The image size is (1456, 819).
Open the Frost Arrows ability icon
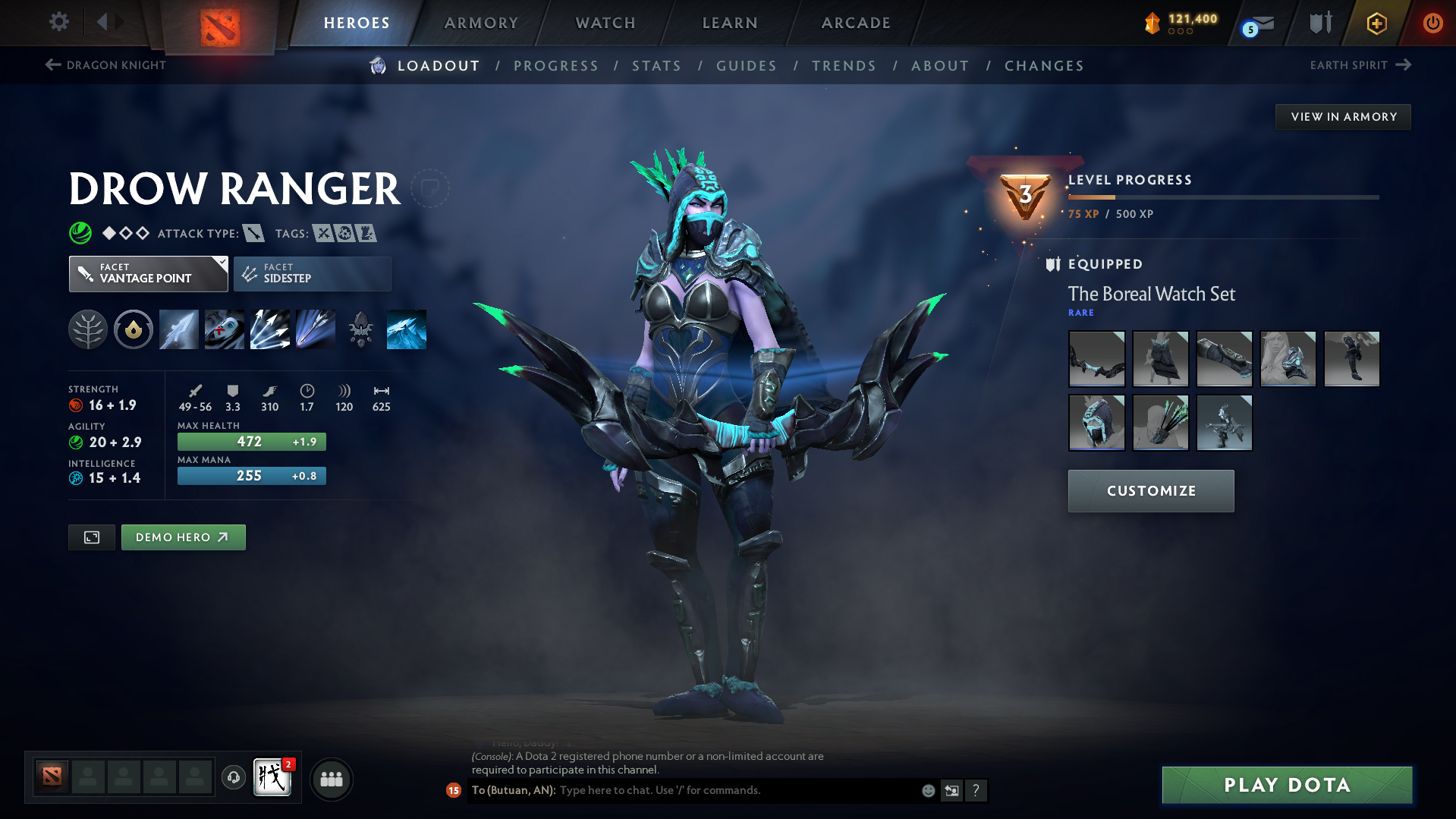point(178,329)
